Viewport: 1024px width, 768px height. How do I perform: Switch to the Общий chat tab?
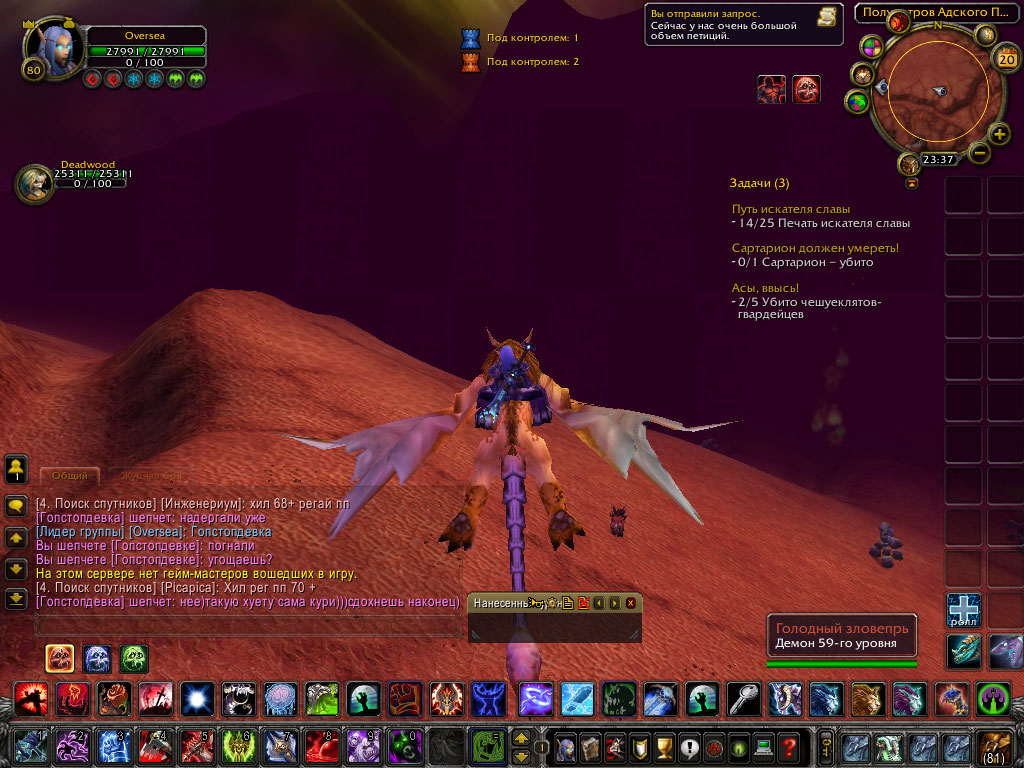coord(70,476)
